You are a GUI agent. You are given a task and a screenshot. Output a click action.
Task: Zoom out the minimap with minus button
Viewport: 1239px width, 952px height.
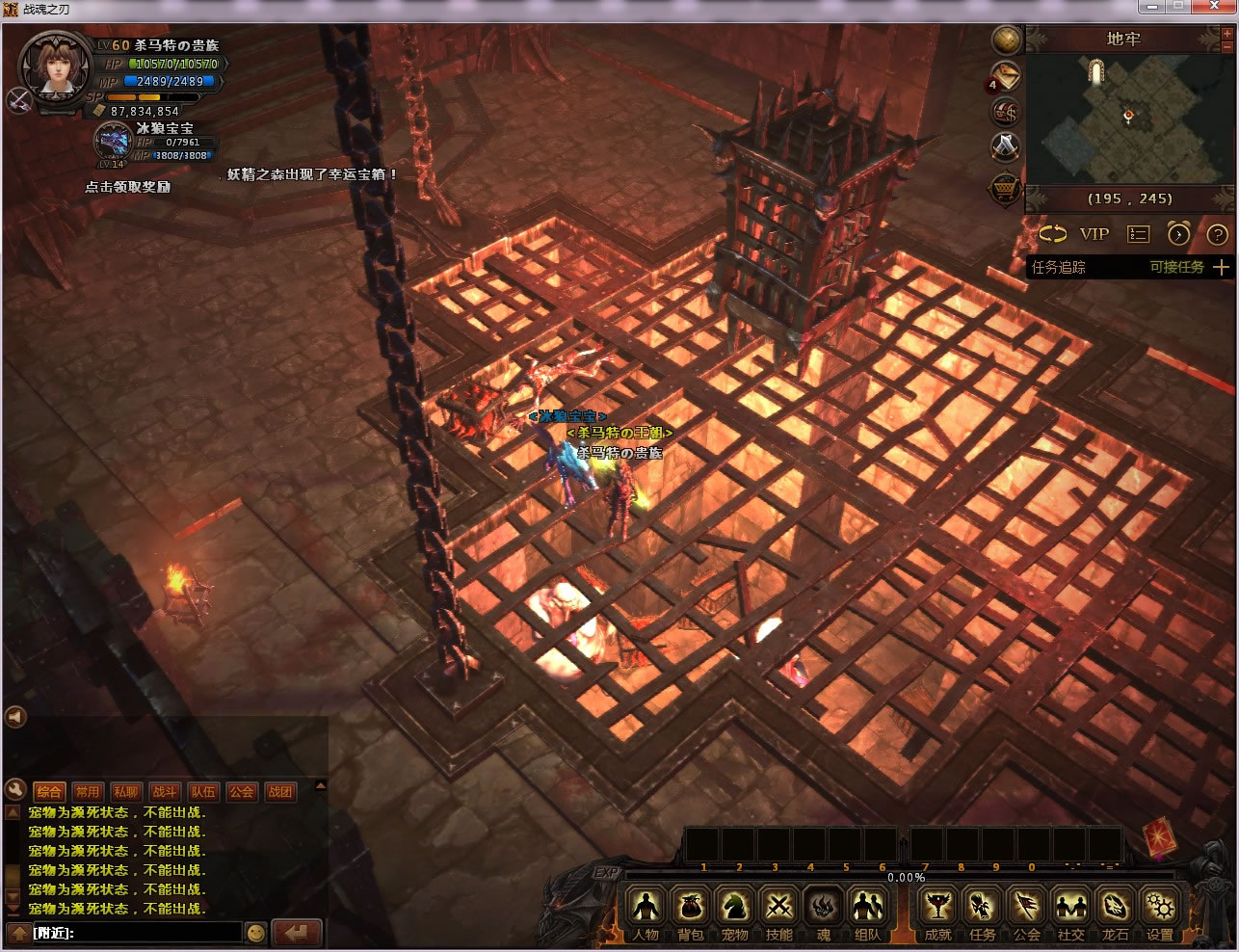(1227, 47)
